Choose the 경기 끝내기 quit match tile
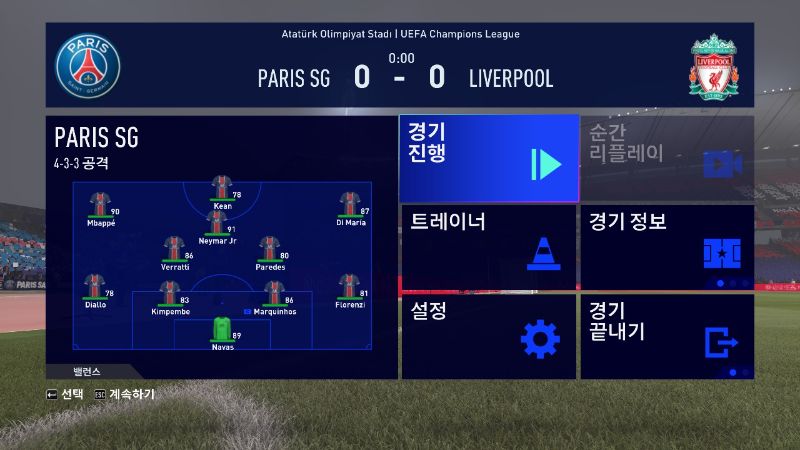Image resolution: width=800 pixels, height=450 pixels. tap(667, 336)
